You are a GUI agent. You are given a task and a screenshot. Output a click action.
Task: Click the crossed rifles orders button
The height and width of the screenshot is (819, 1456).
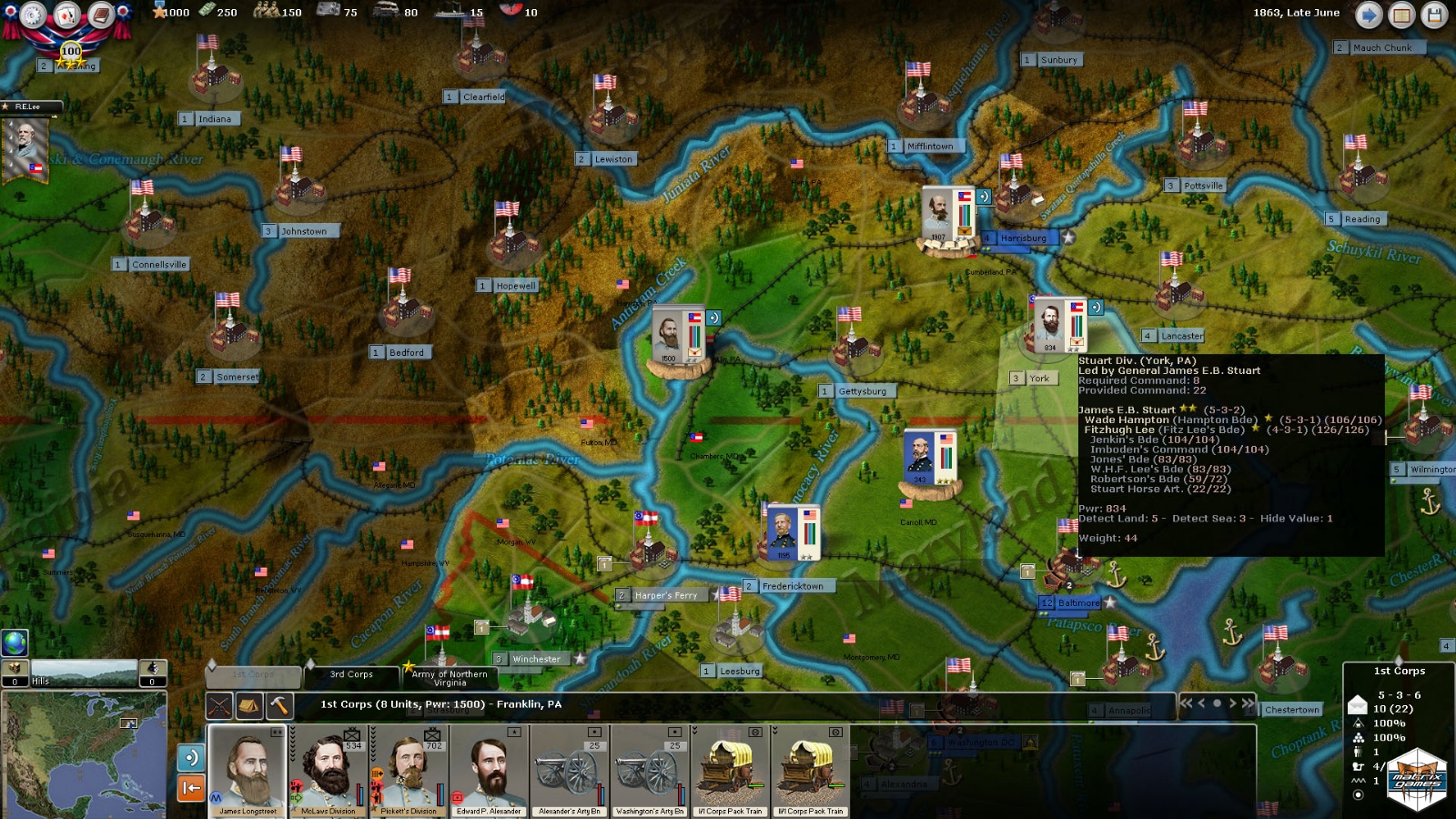(x=219, y=705)
